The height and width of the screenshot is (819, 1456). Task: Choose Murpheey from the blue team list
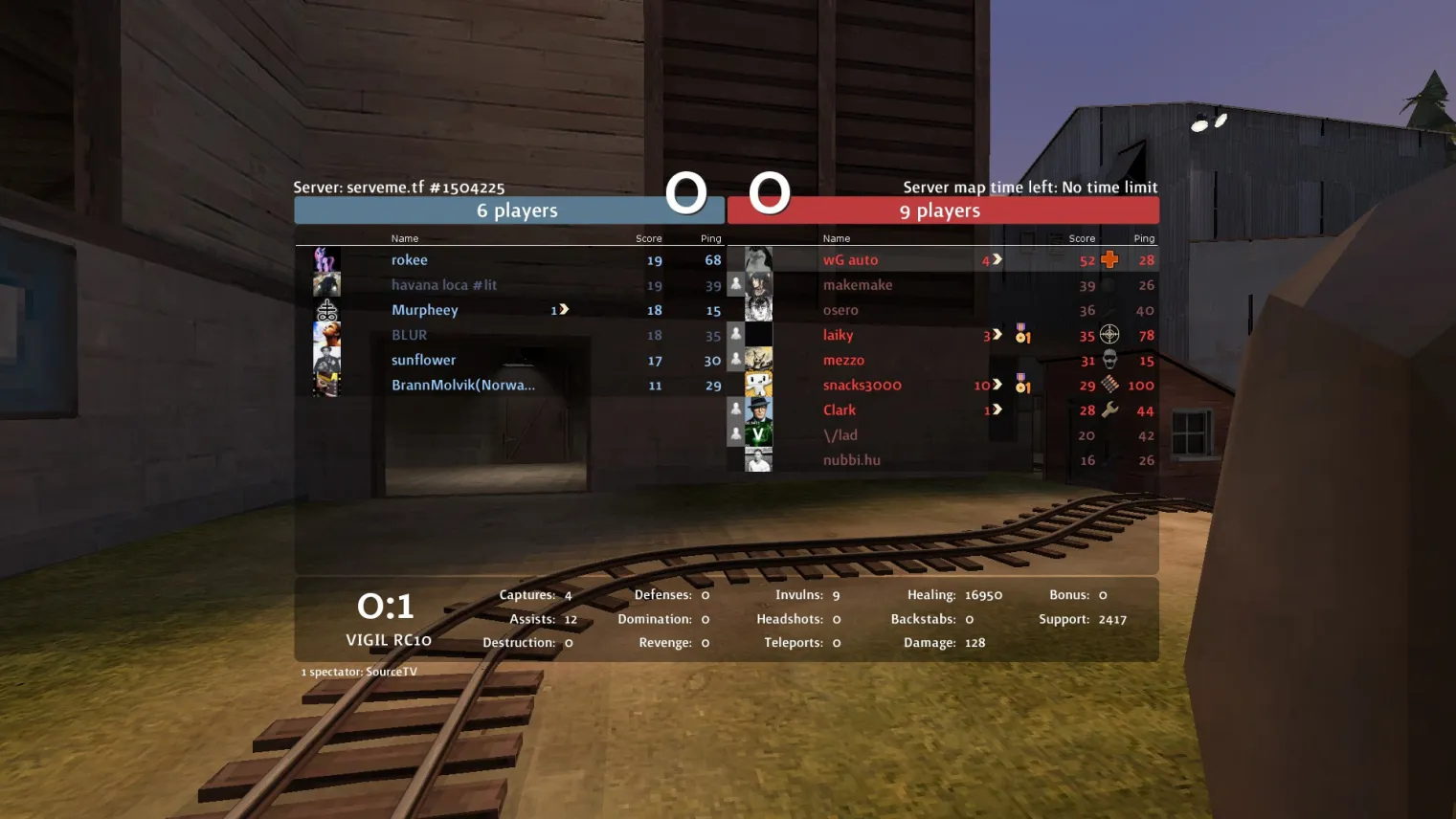coord(425,310)
